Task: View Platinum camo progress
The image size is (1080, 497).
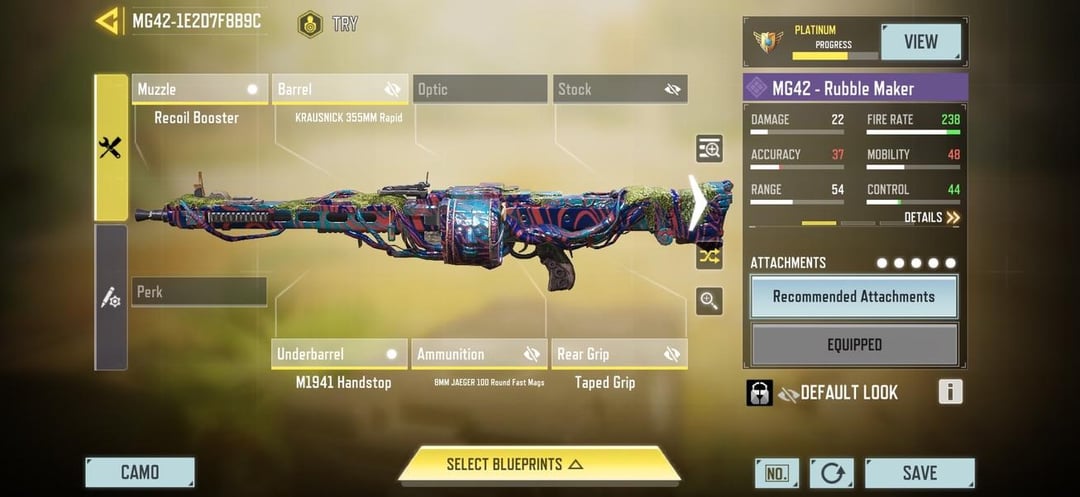Action: pos(920,42)
